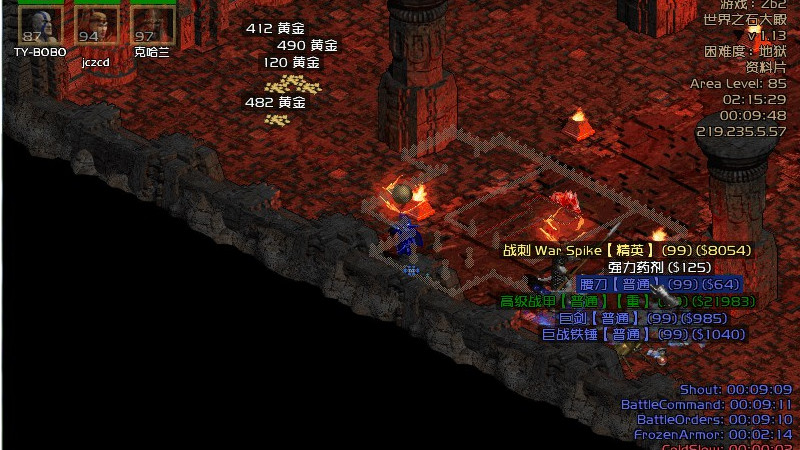
Task: Click the jczcd party portrait
Action: click(x=95, y=25)
